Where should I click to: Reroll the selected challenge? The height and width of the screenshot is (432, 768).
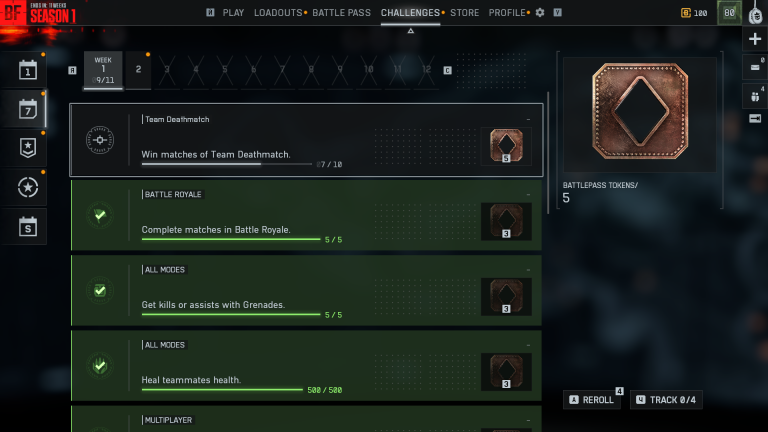coord(592,400)
